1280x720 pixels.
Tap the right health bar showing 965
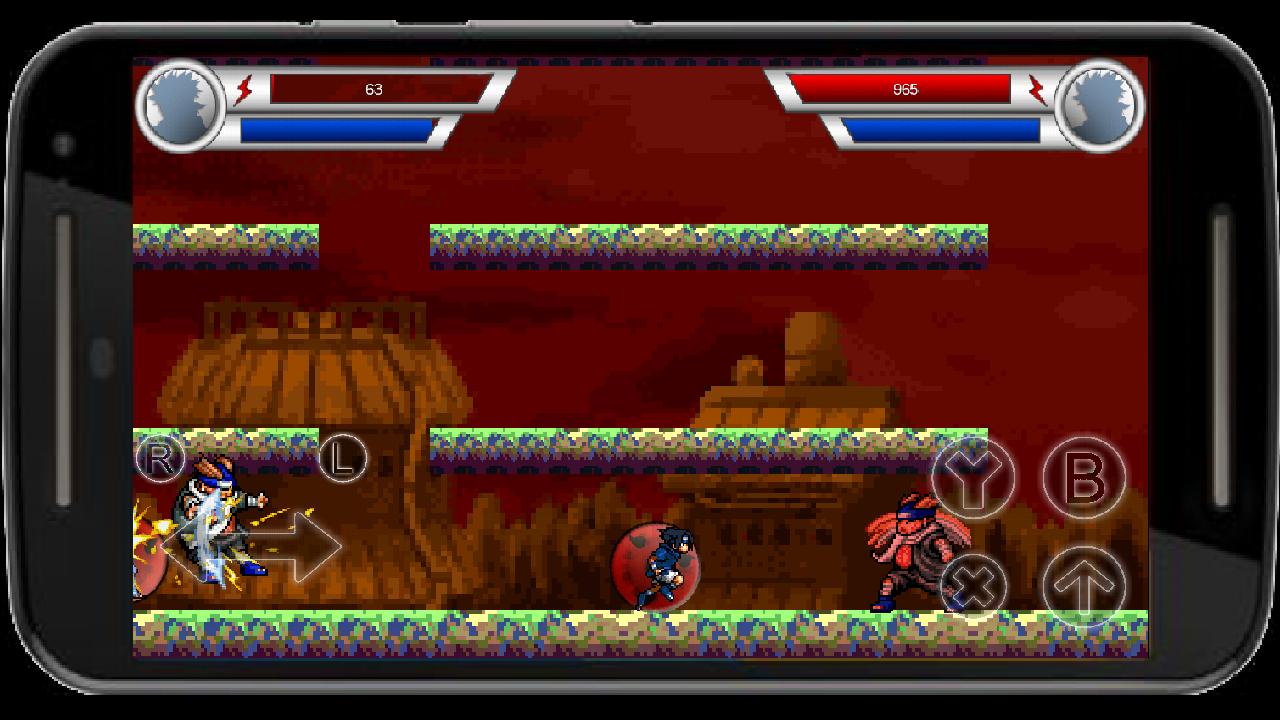(905, 88)
